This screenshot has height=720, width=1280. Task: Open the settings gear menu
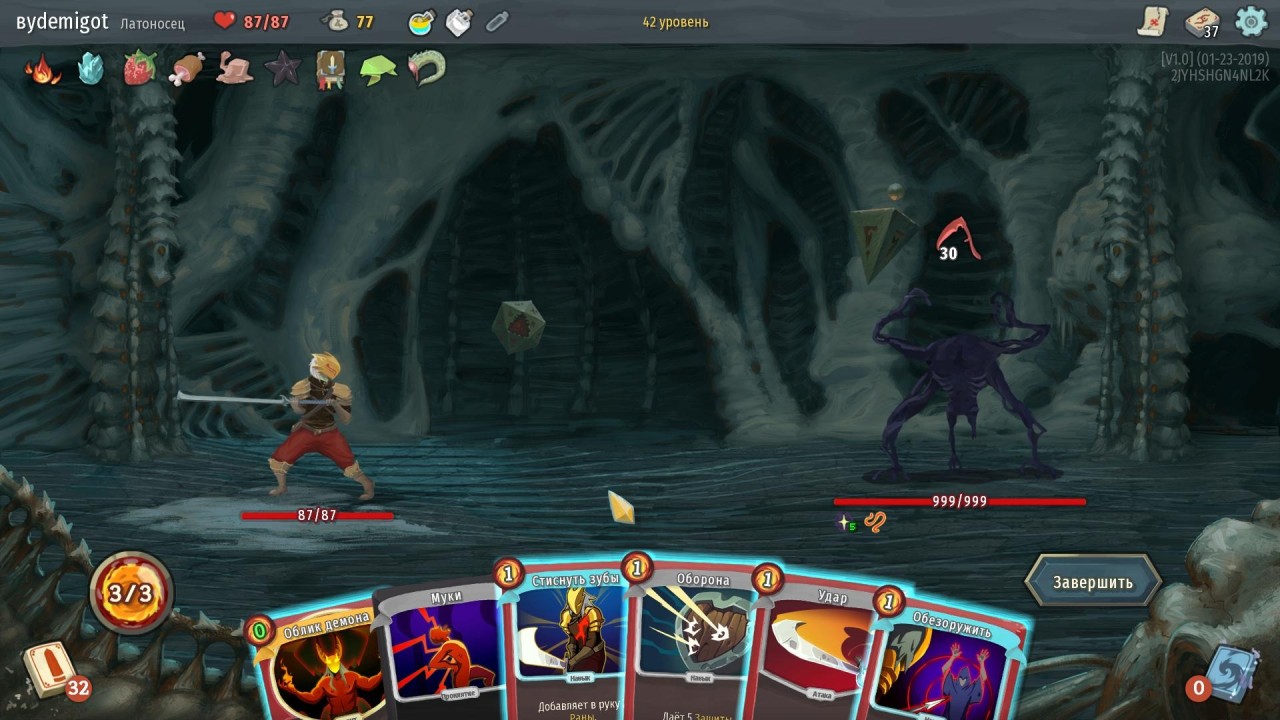[x=1251, y=21]
